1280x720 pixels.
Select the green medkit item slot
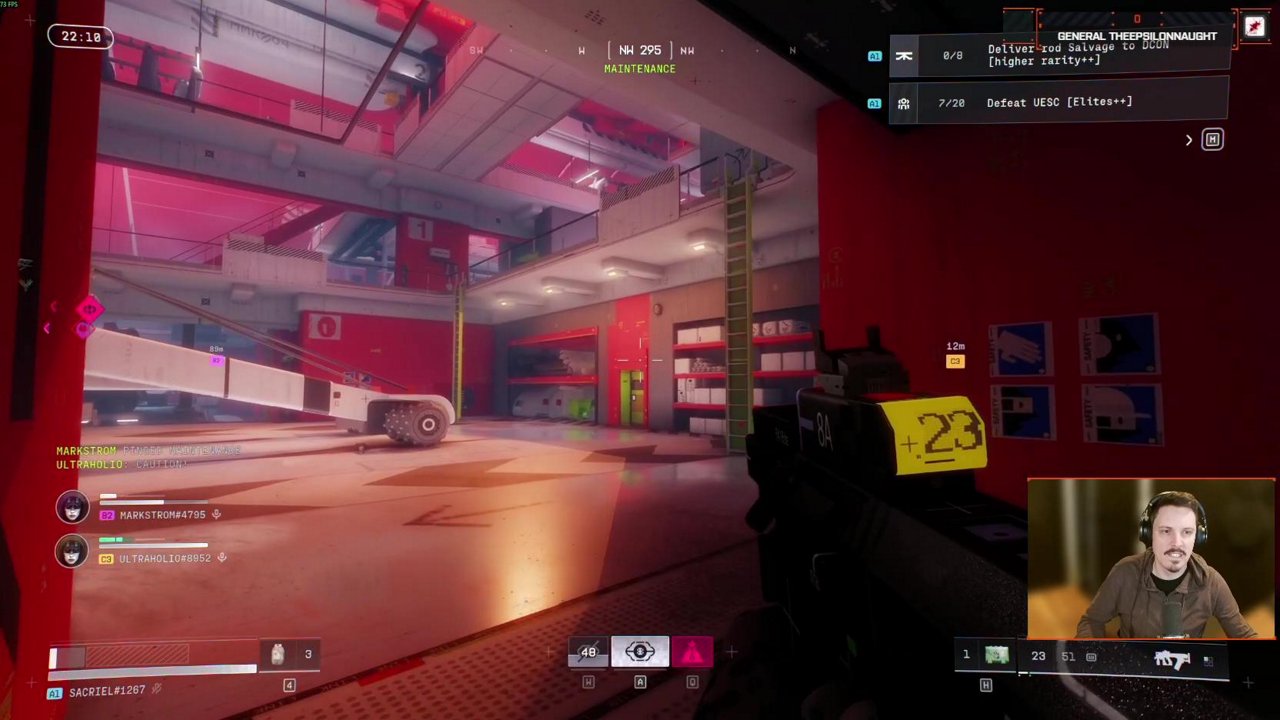coord(997,655)
